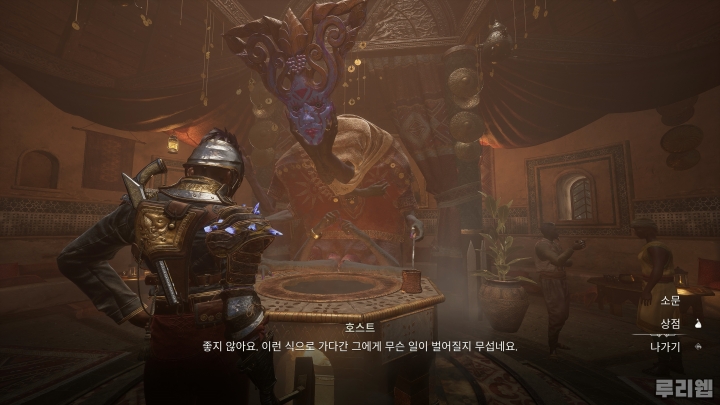Choose the 소문 (Rumors) dialogue option
Viewport: 720px width, 405px height.
click(x=670, y=300)
